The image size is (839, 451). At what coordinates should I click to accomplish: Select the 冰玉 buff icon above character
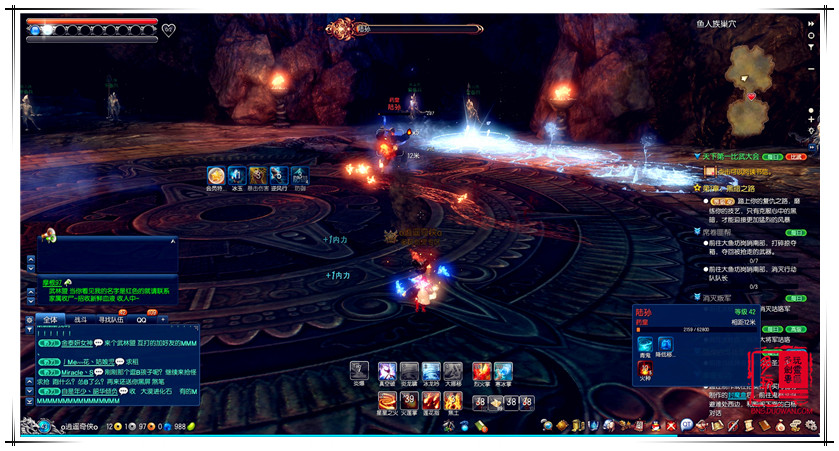(x=237, y=175)
